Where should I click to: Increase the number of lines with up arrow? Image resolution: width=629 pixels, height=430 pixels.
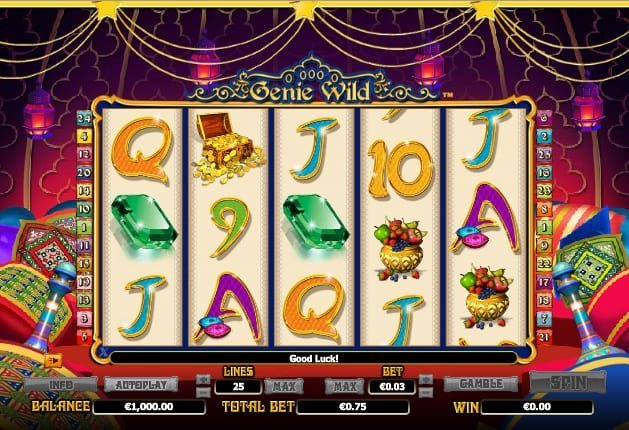204,380
